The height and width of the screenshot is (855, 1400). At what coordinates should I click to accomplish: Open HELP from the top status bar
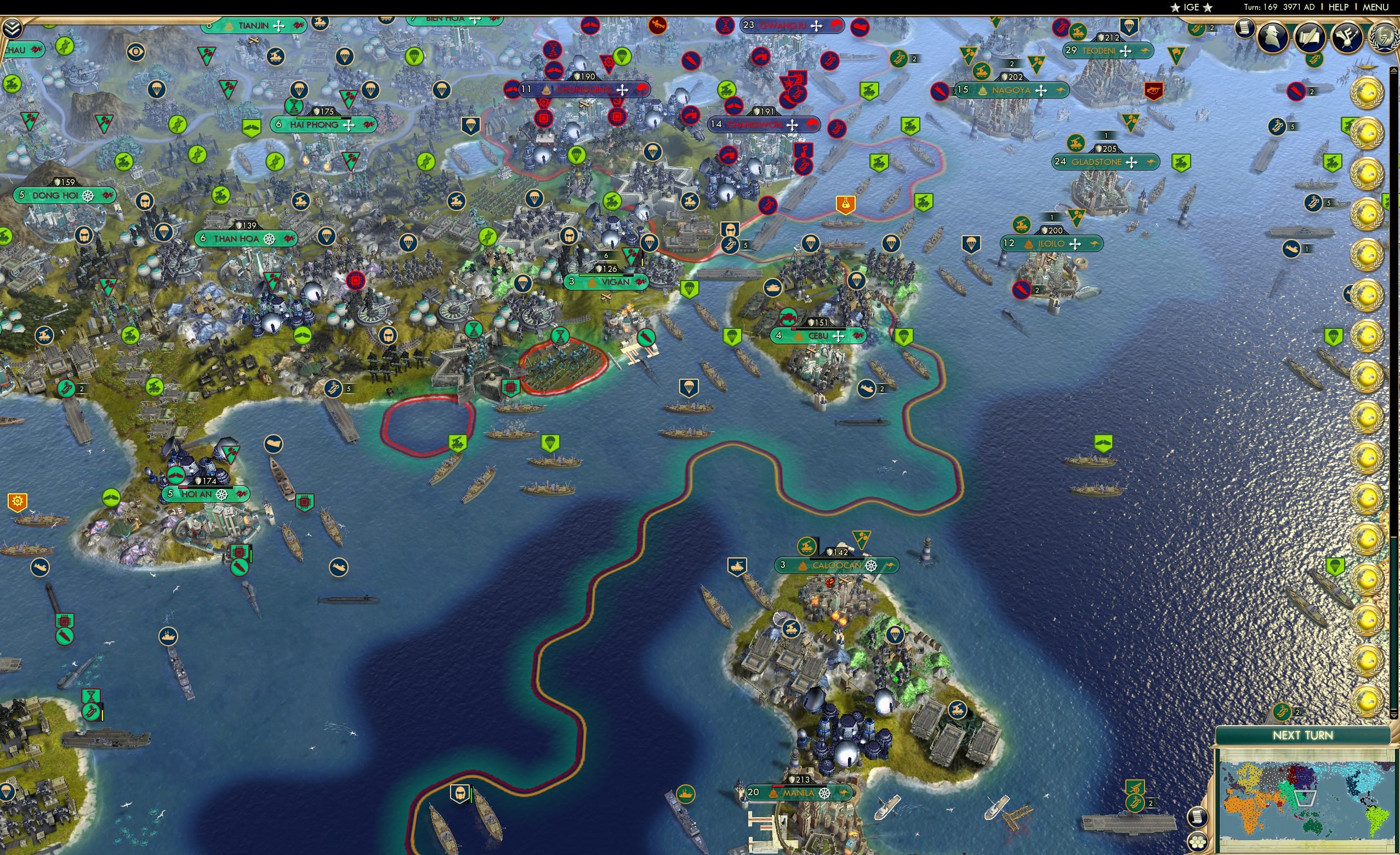point(1339,7)
